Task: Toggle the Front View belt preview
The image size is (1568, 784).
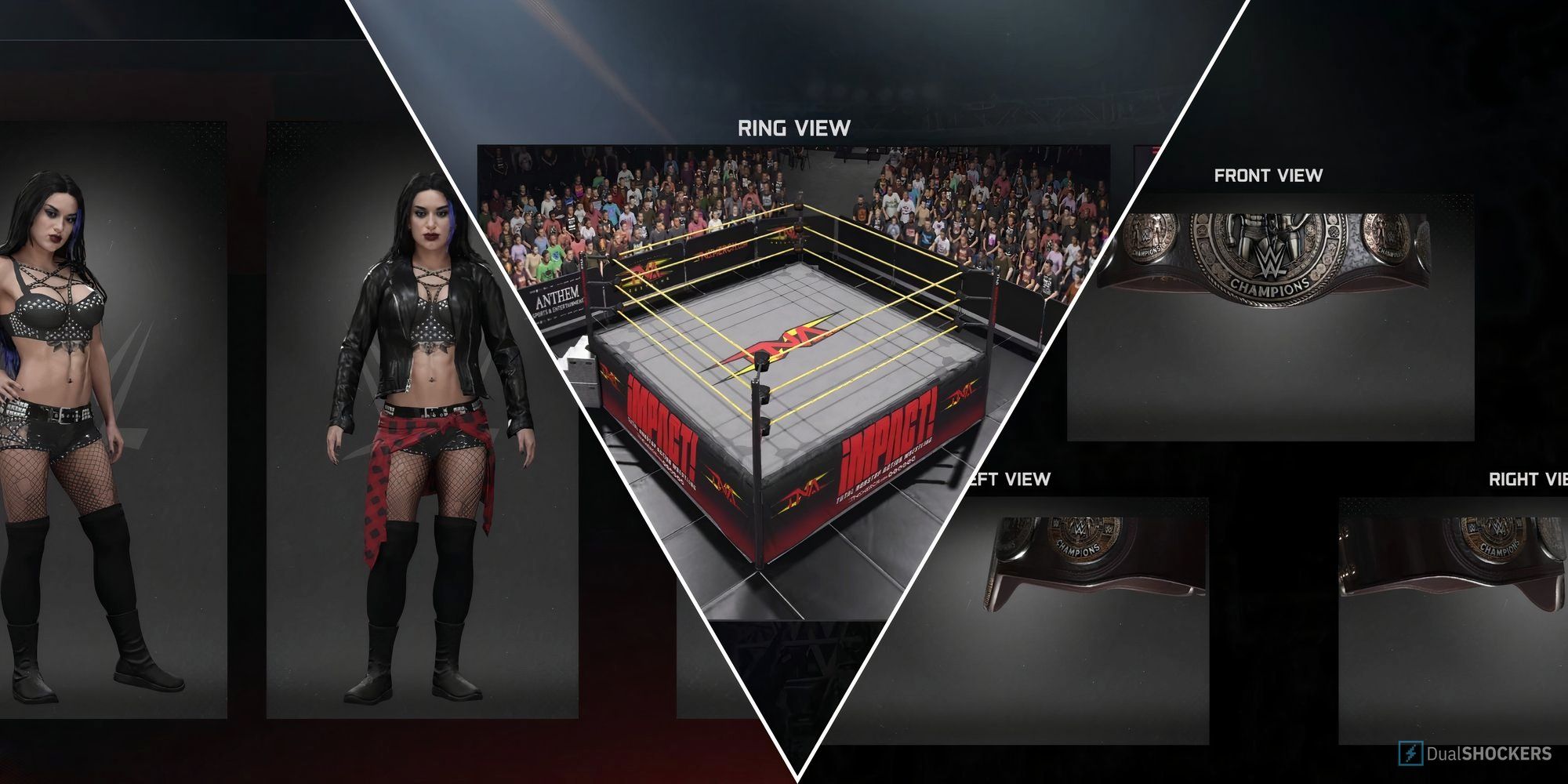Action: 1269,176
